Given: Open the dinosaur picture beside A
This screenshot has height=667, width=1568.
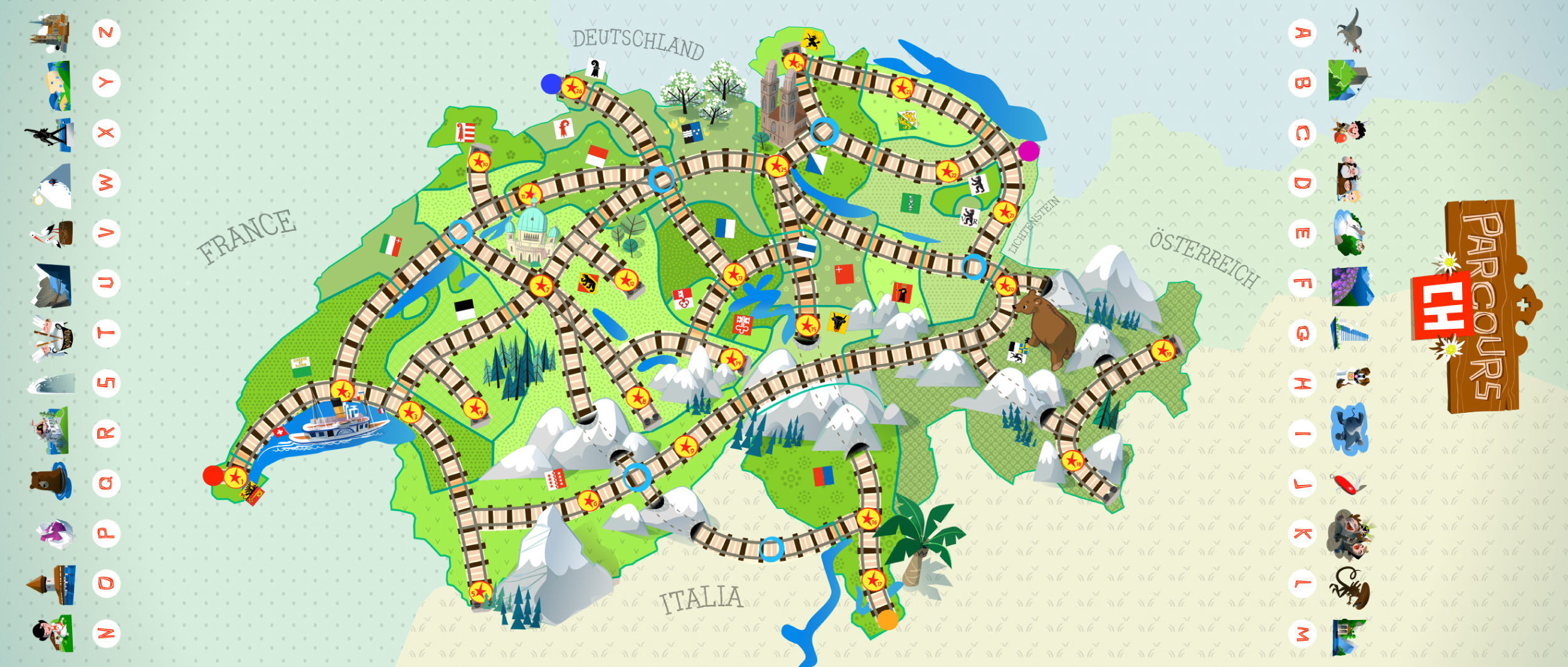Looking at the screenshot, I should point(1350,30).
